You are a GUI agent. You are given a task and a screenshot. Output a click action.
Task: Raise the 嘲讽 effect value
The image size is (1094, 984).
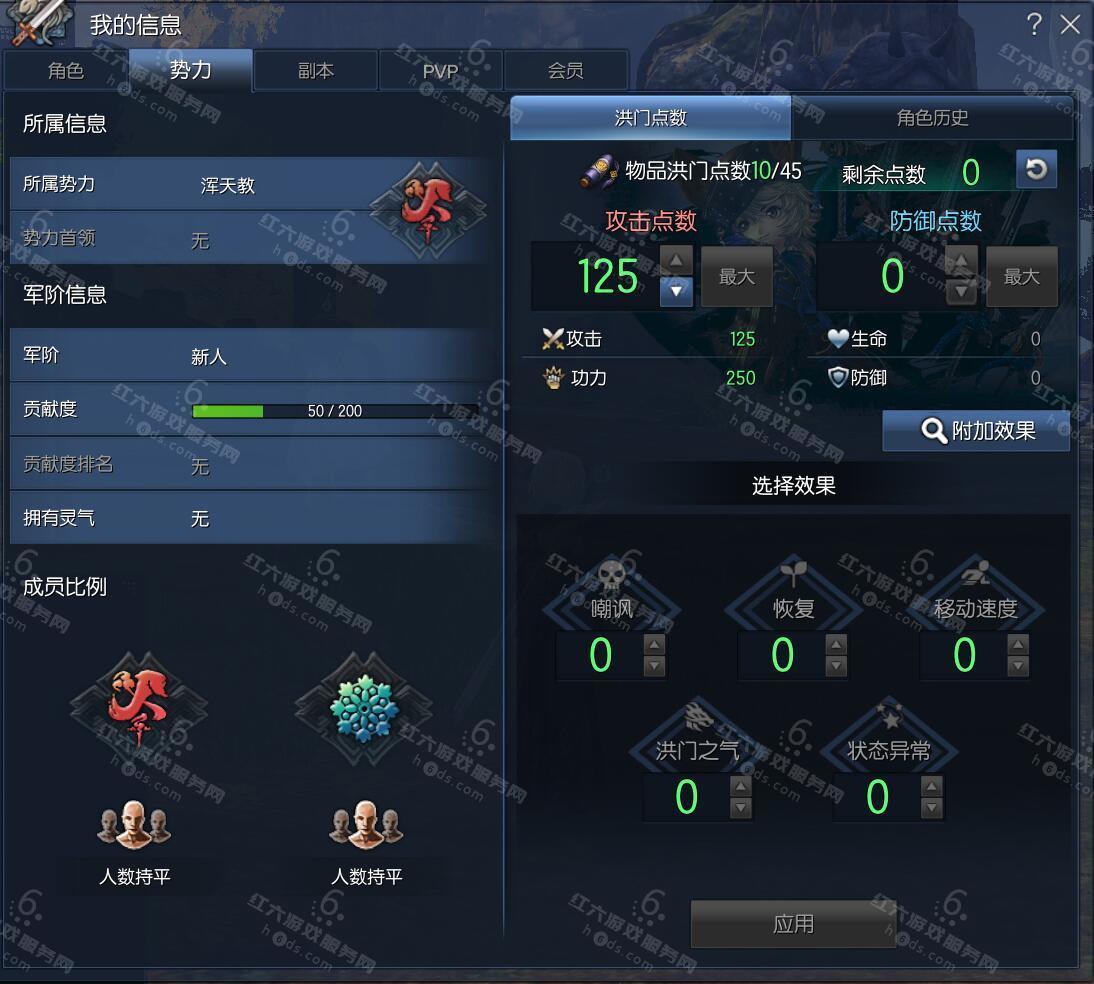tap(654, 645)
